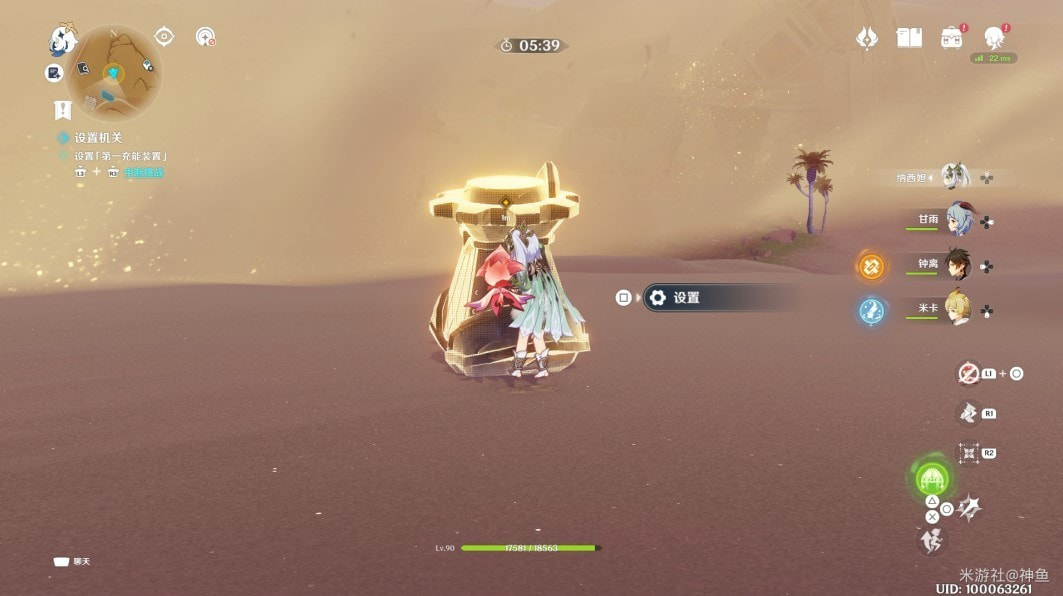Activate the green elemental burst icon
This screenshot has width=1063, height=596.
coord(932,479)
